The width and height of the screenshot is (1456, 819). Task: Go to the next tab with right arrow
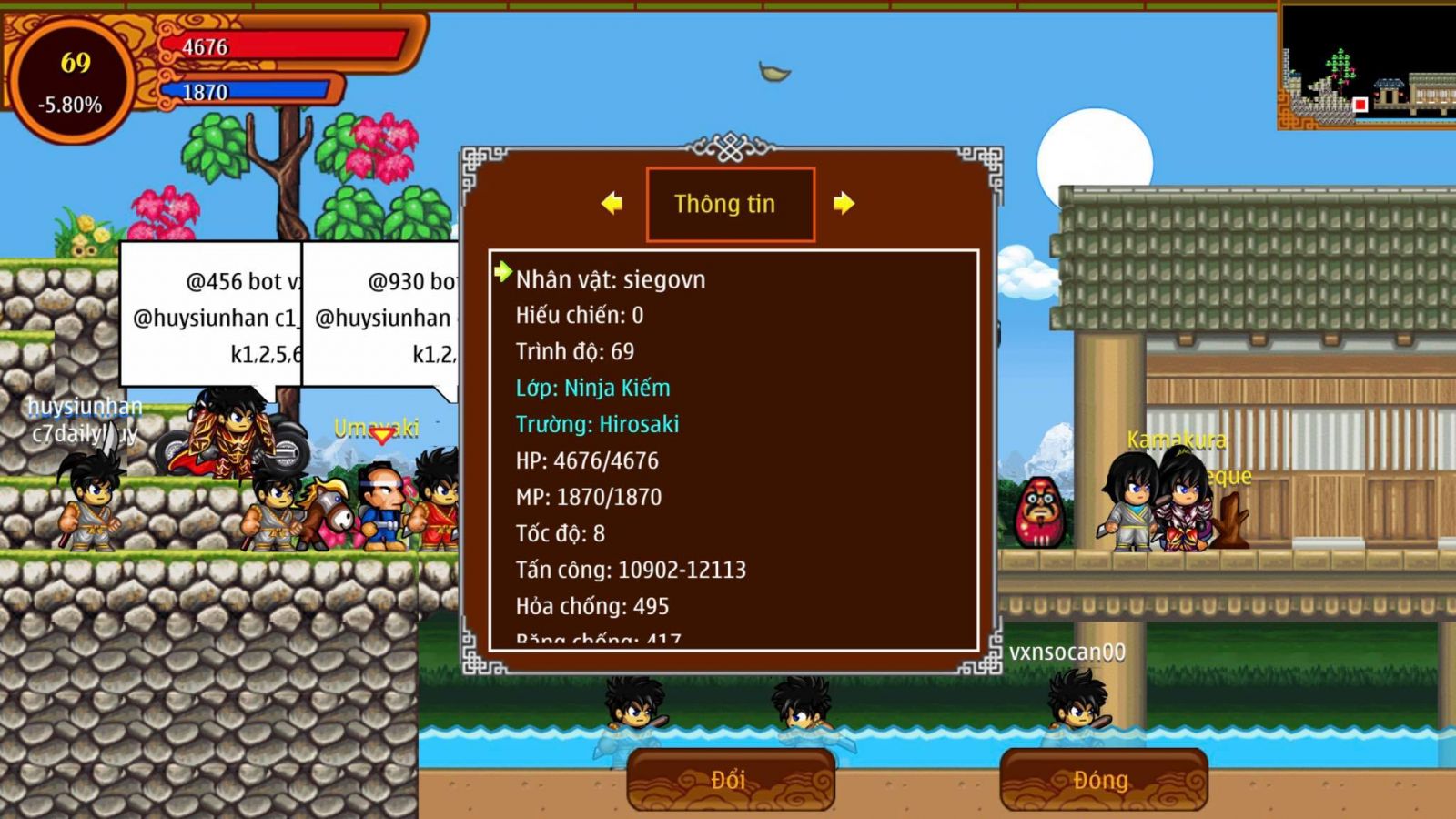click(x=844, y=203)
